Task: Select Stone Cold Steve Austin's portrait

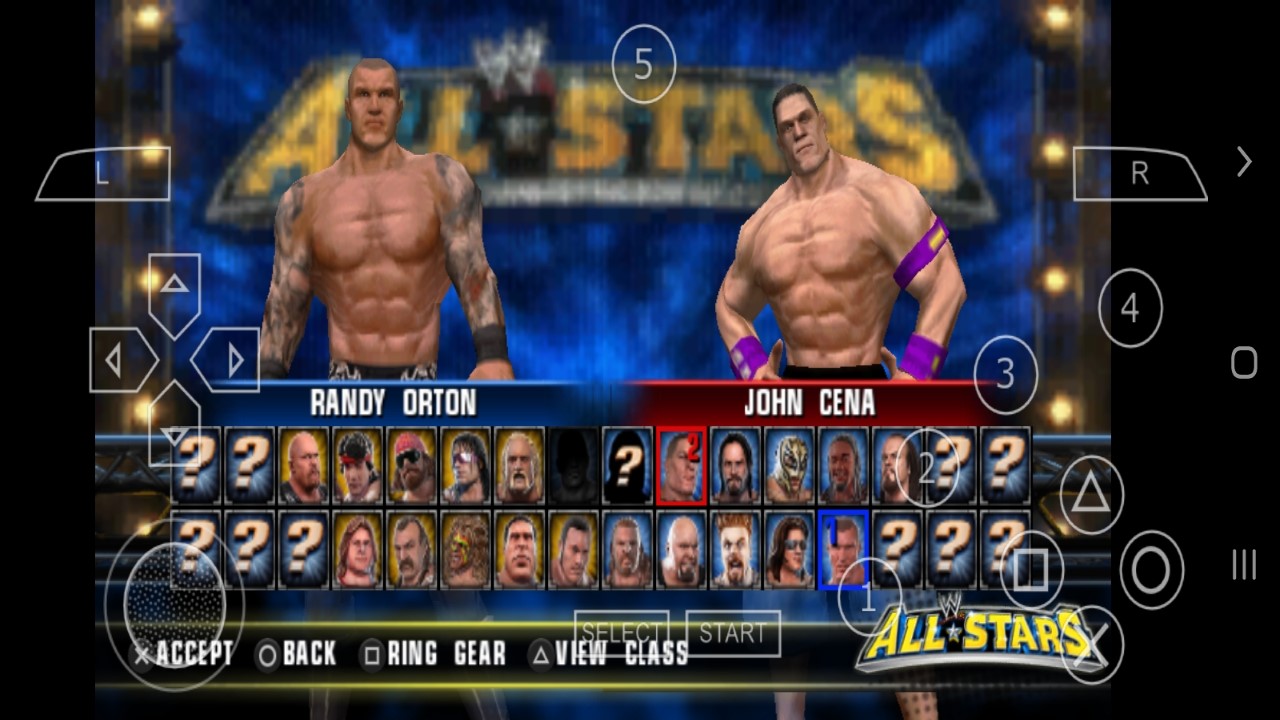Action: [304, 466]
